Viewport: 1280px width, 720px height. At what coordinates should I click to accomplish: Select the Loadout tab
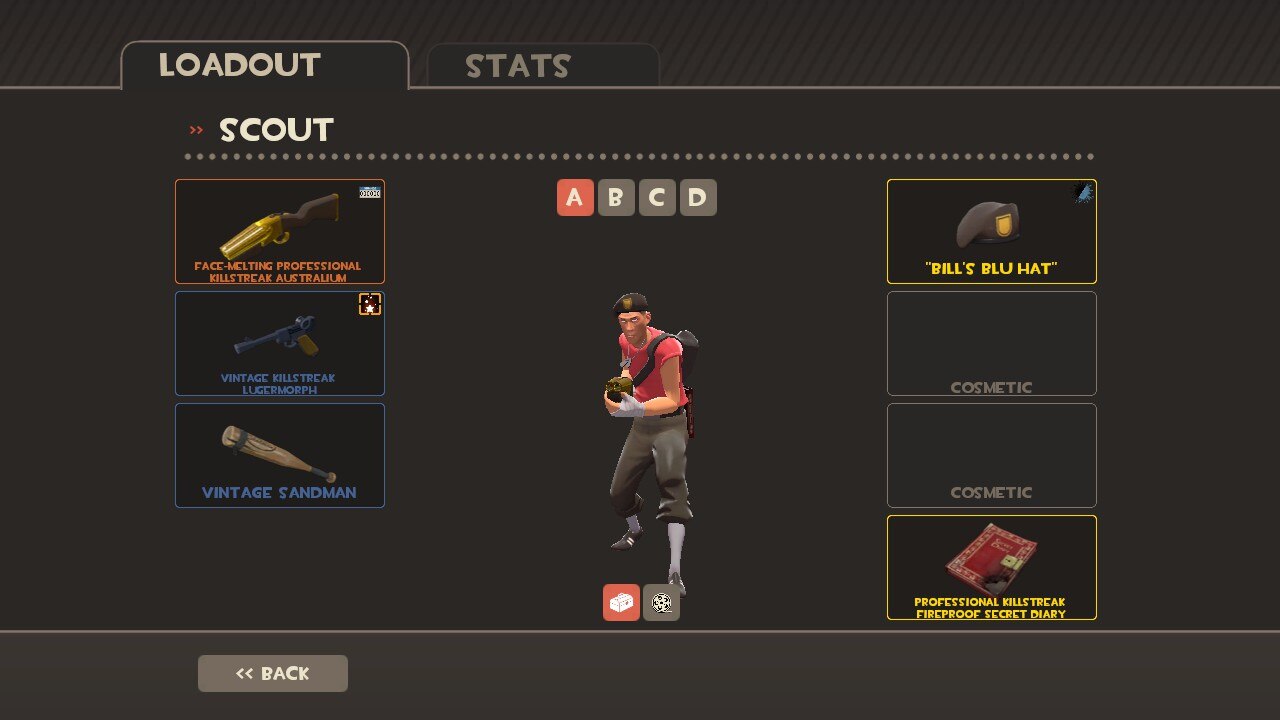tap(264, 66)
